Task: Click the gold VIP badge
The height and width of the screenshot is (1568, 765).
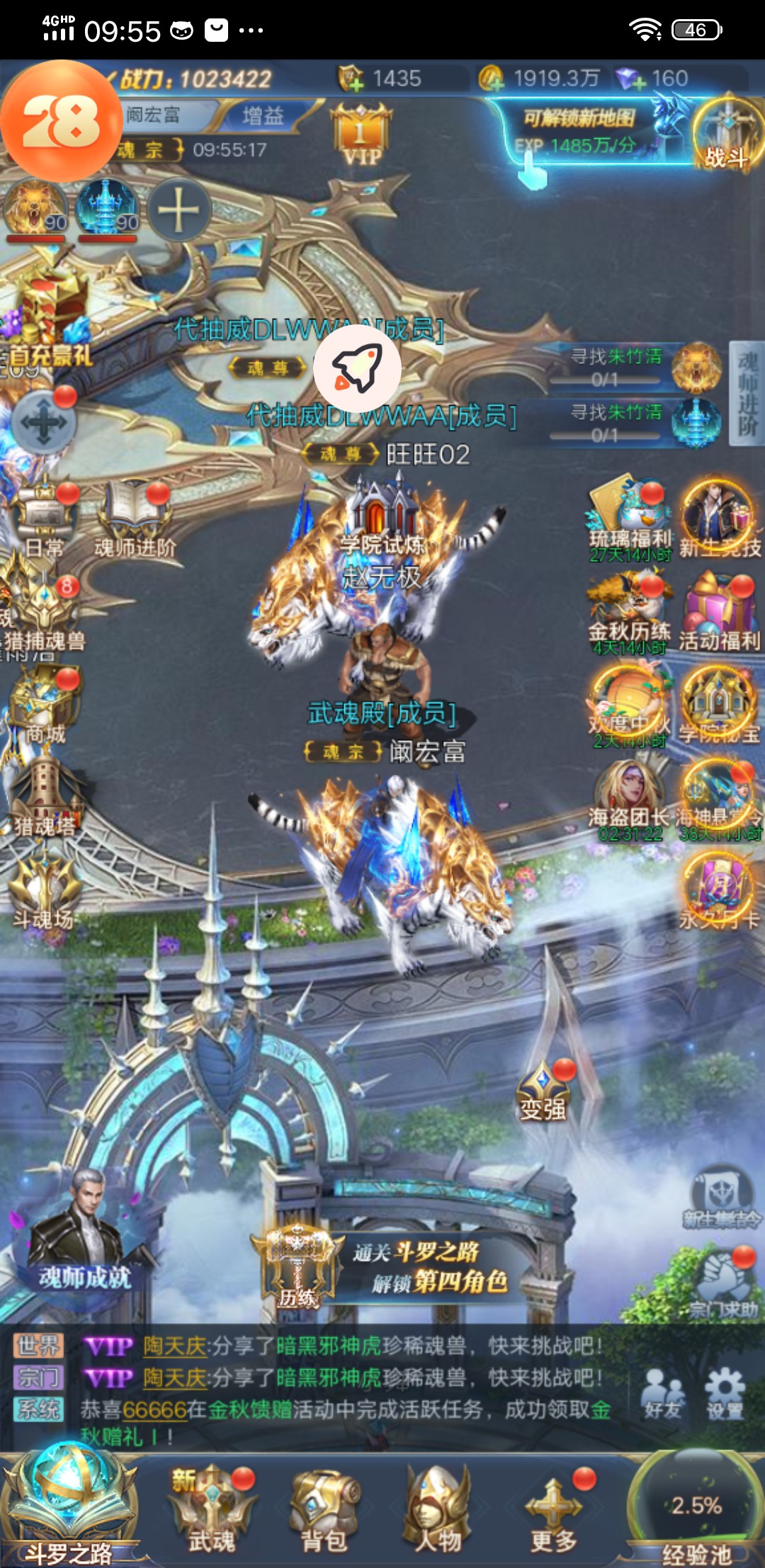Action: (361, 135)
